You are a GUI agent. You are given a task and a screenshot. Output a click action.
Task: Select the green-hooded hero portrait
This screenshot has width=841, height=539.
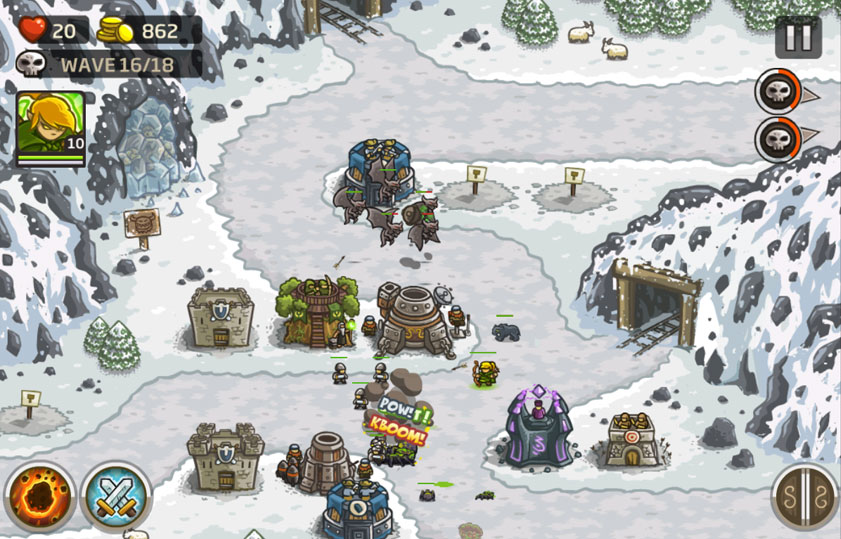point(50,127)
